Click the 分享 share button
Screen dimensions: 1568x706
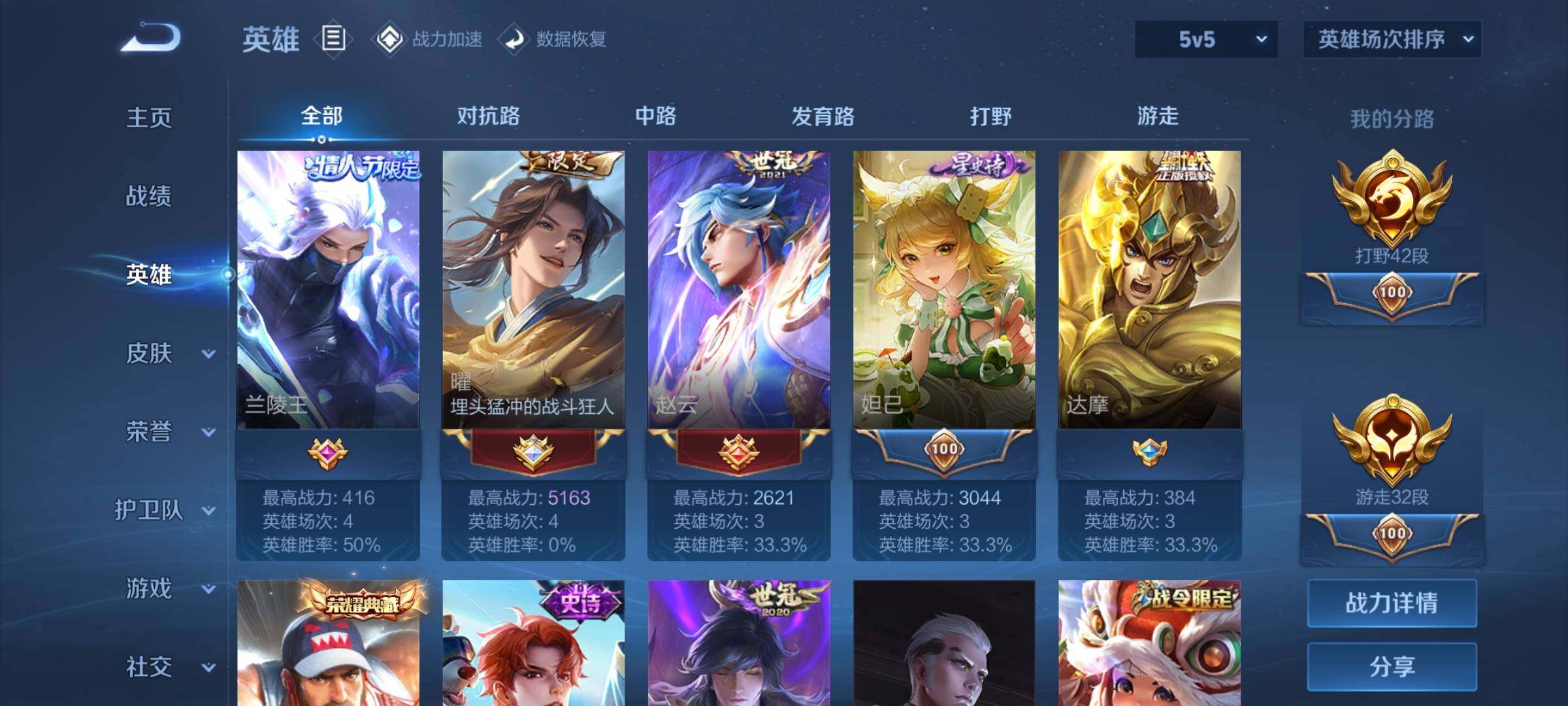click(x=1392, y=667)
